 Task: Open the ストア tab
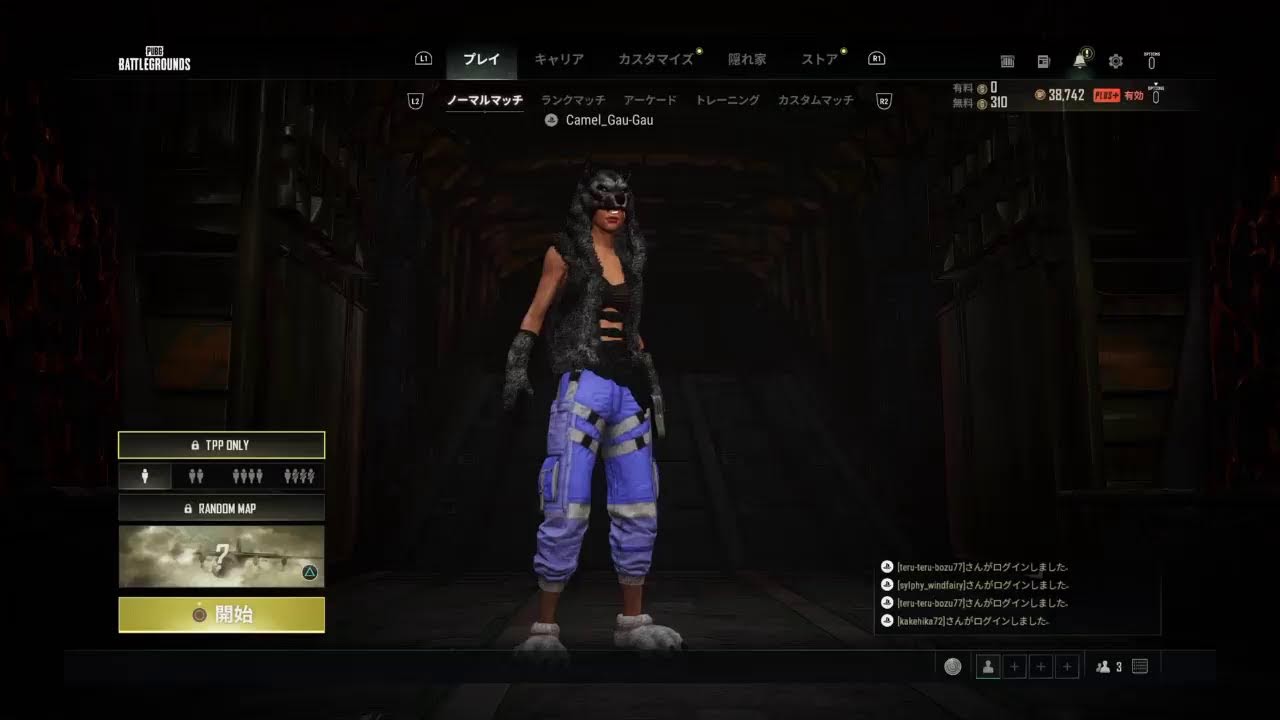pos(820,59)
